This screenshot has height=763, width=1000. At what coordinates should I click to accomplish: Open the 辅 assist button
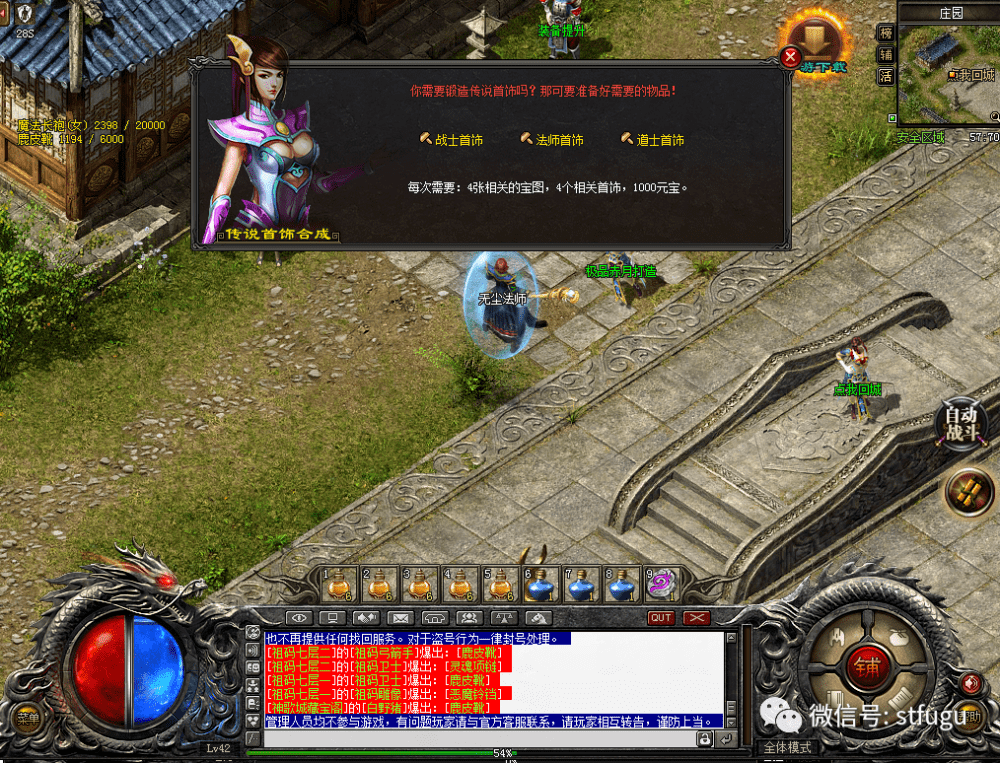[x=885, y=54]
